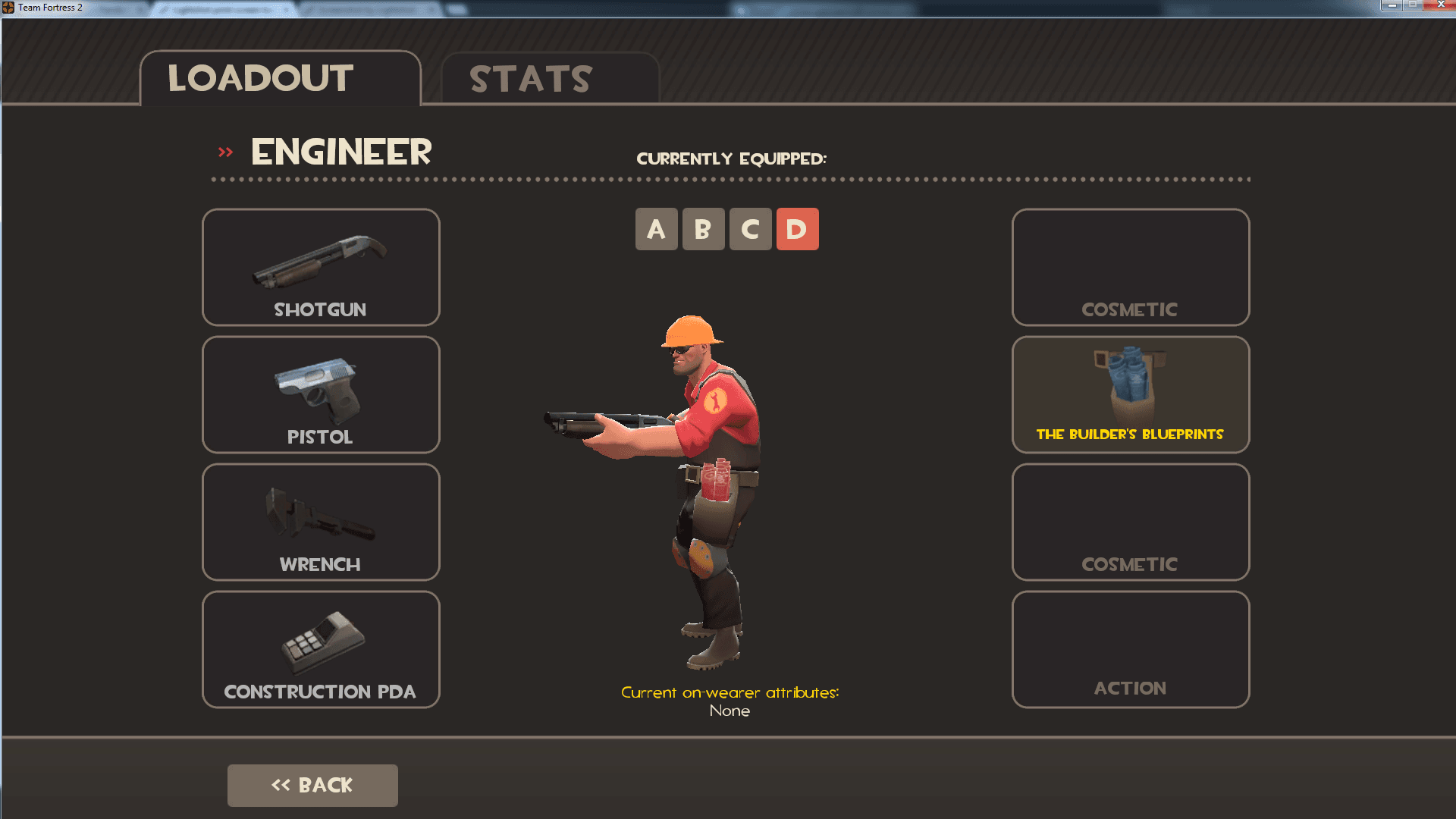Open the Pistol secondary weapon slot

(320, 394)
